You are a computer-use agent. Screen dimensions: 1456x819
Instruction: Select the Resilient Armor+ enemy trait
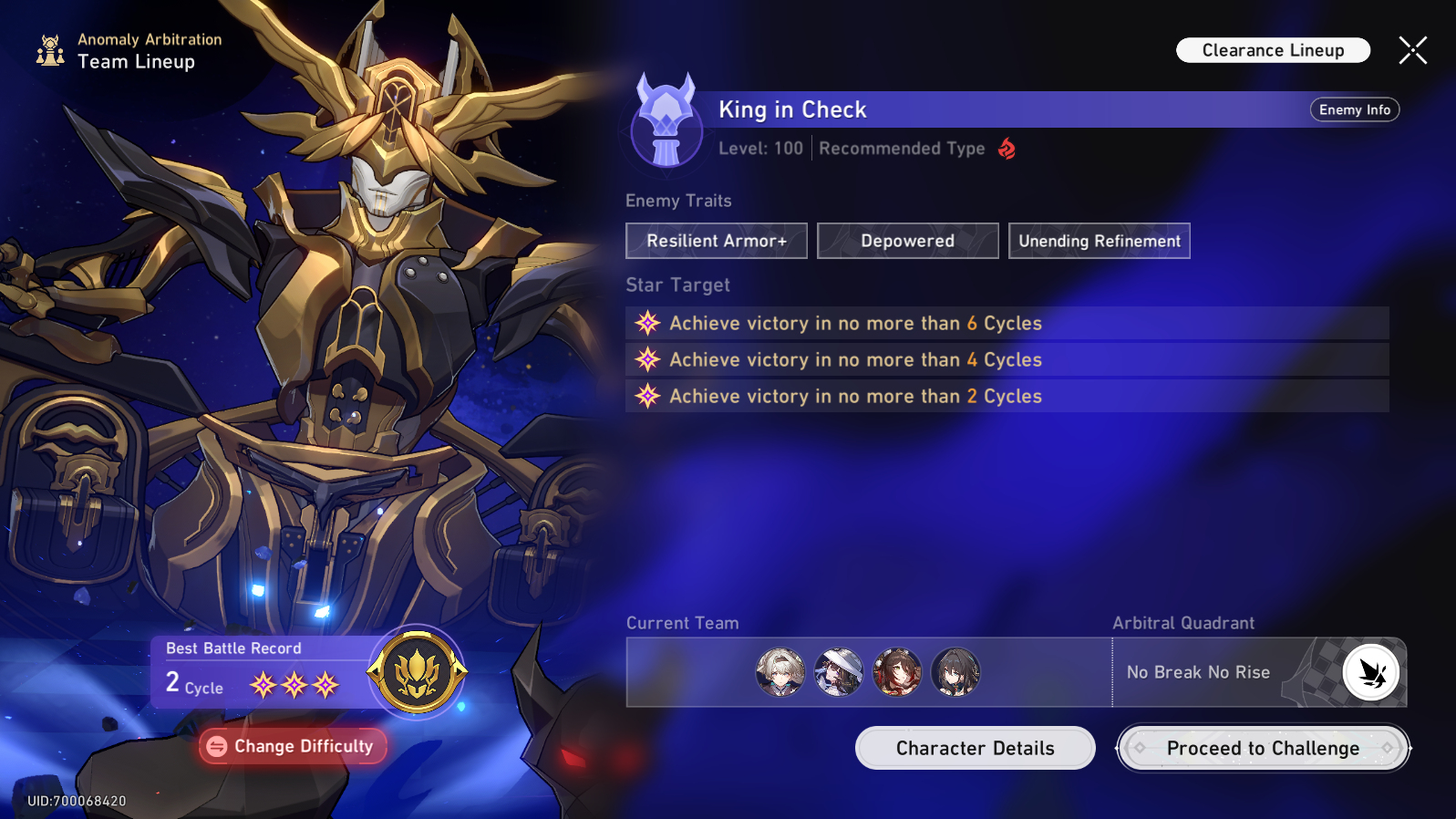click(x=717, y=241)
